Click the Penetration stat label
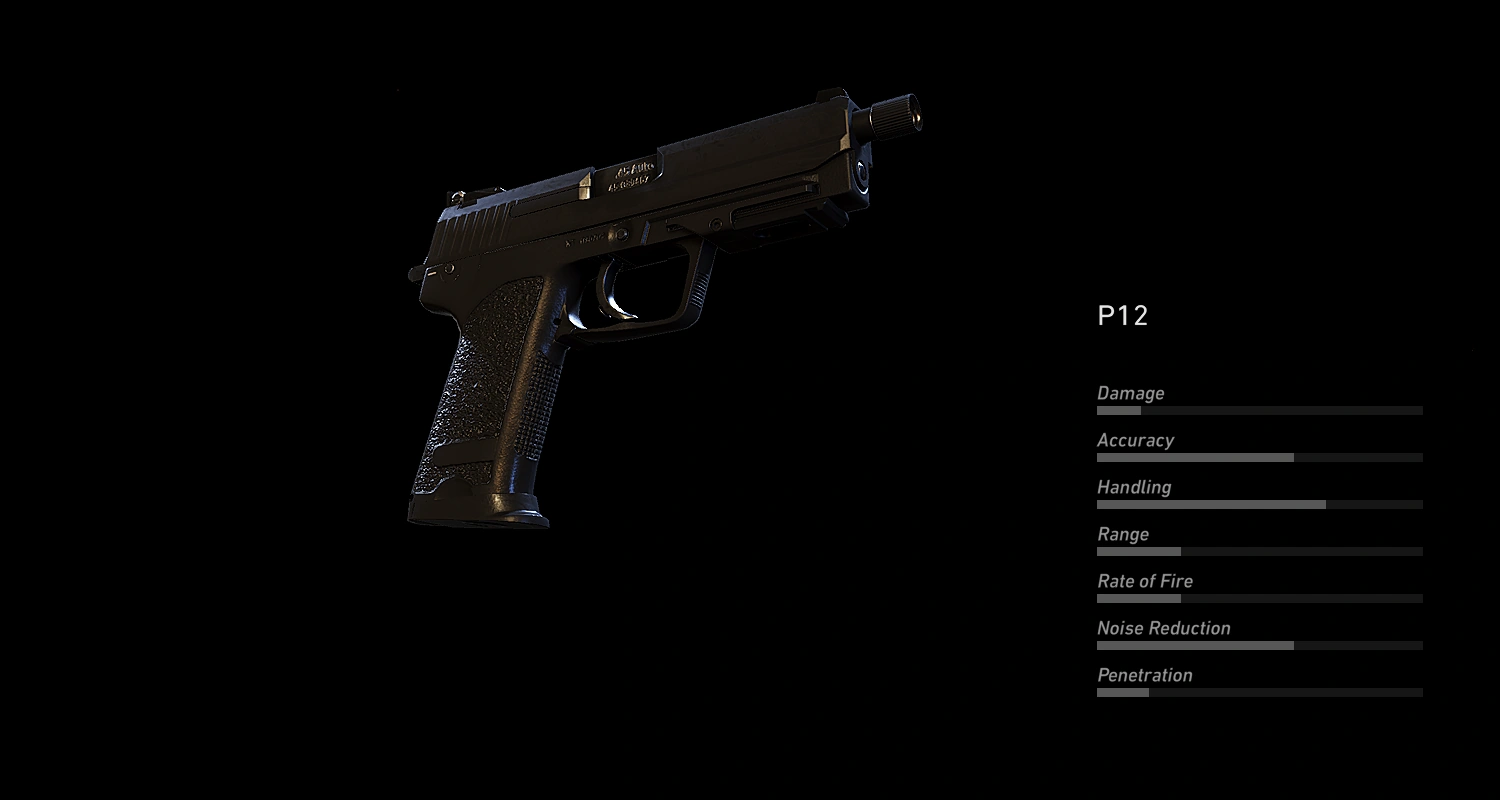This screenshot has height=800, width=1500. (x=1145, y=675)
